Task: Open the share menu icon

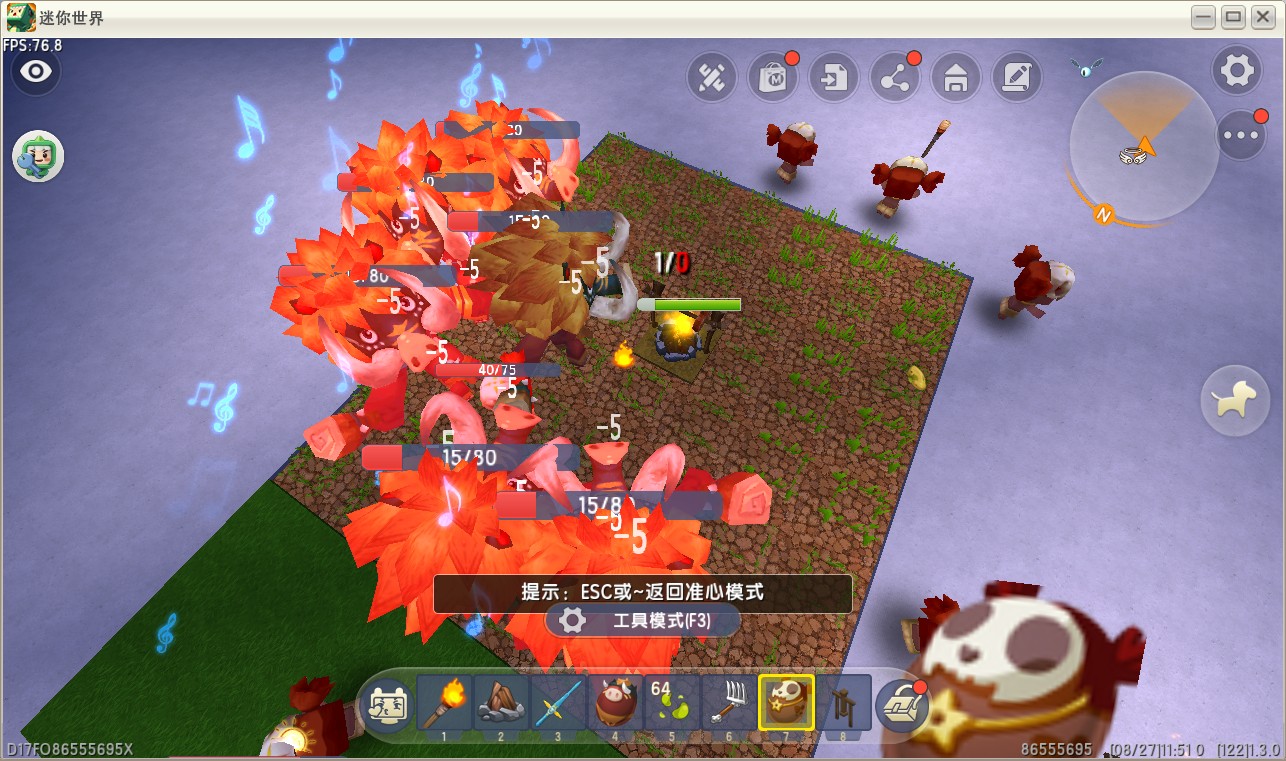Action: point(895,77)
